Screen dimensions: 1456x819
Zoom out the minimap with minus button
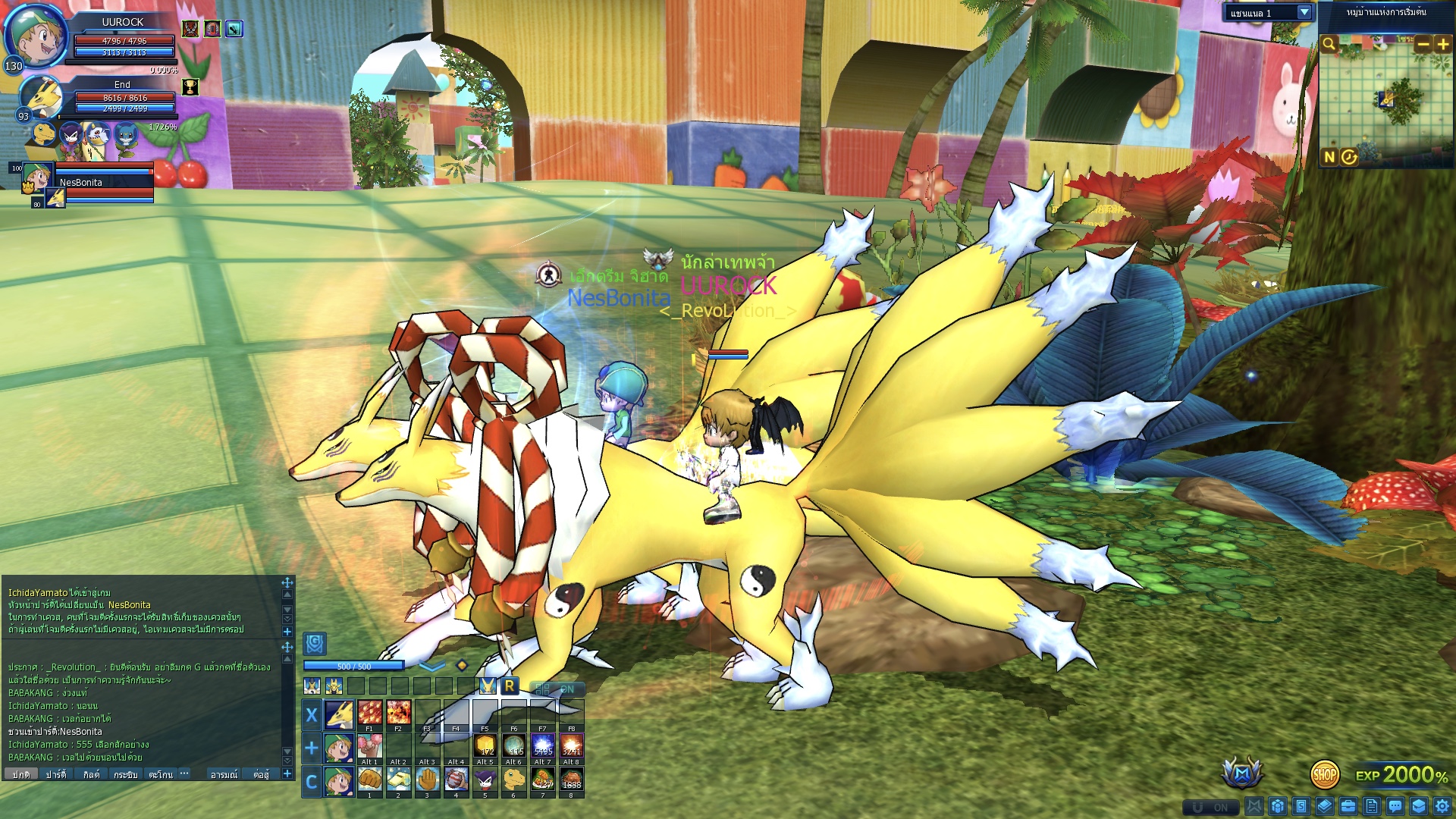point(1423,44)
